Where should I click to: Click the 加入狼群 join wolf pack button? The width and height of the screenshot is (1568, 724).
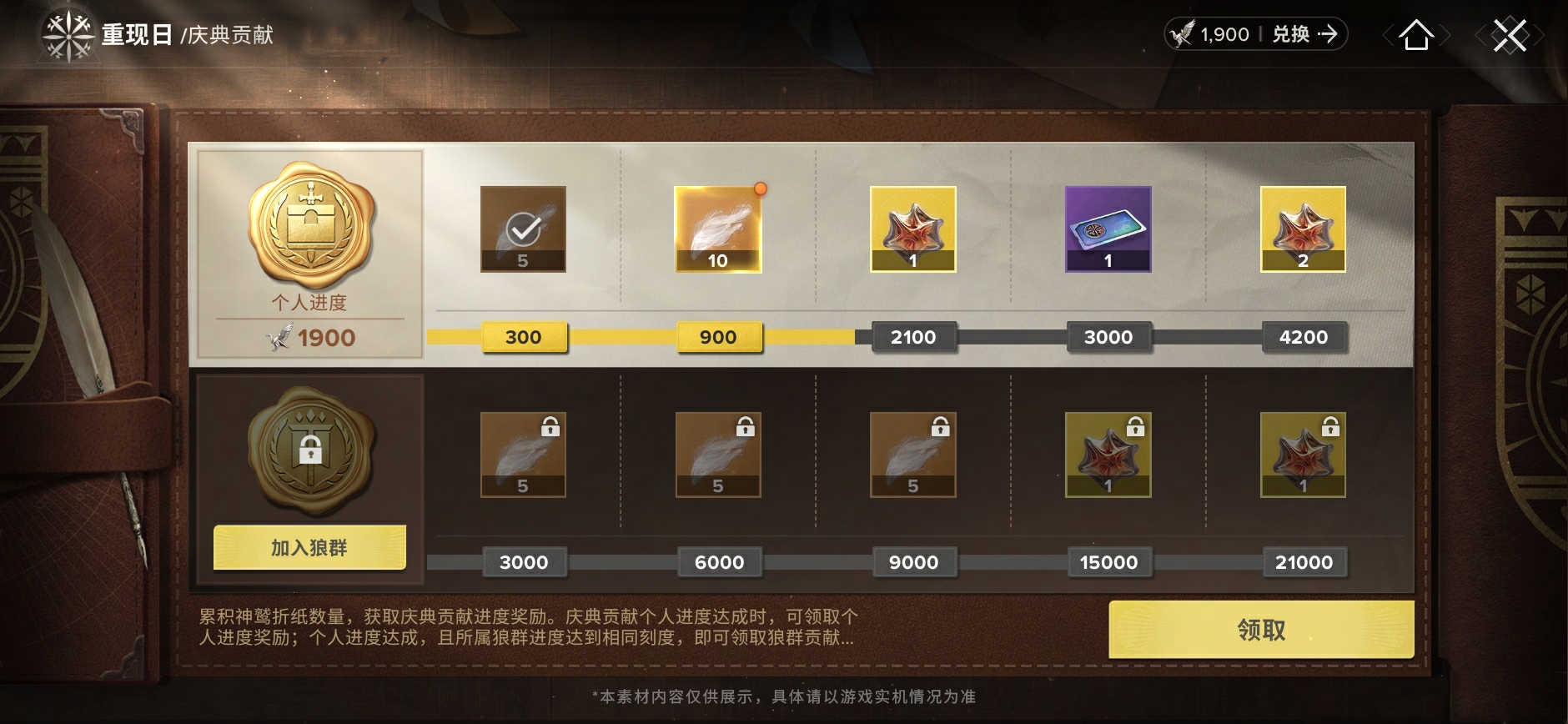click(309, 546)
